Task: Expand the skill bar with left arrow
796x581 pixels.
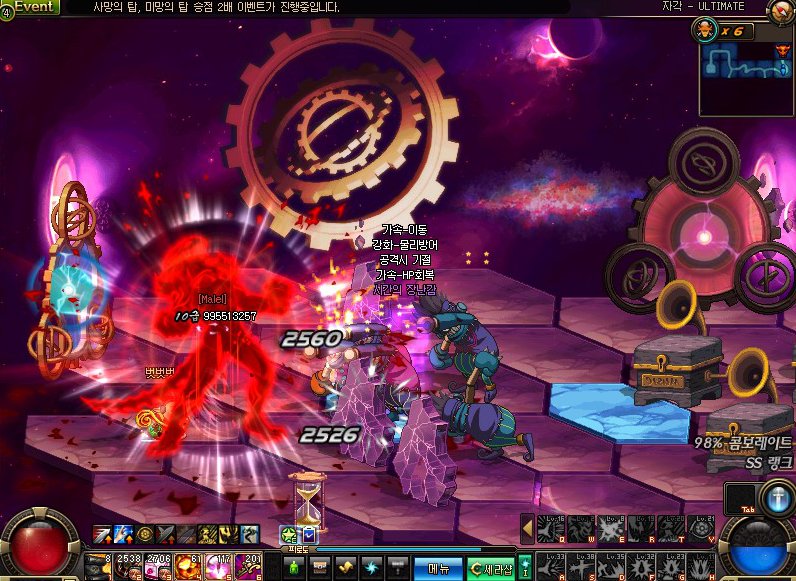Action: (x=527, y=528)
